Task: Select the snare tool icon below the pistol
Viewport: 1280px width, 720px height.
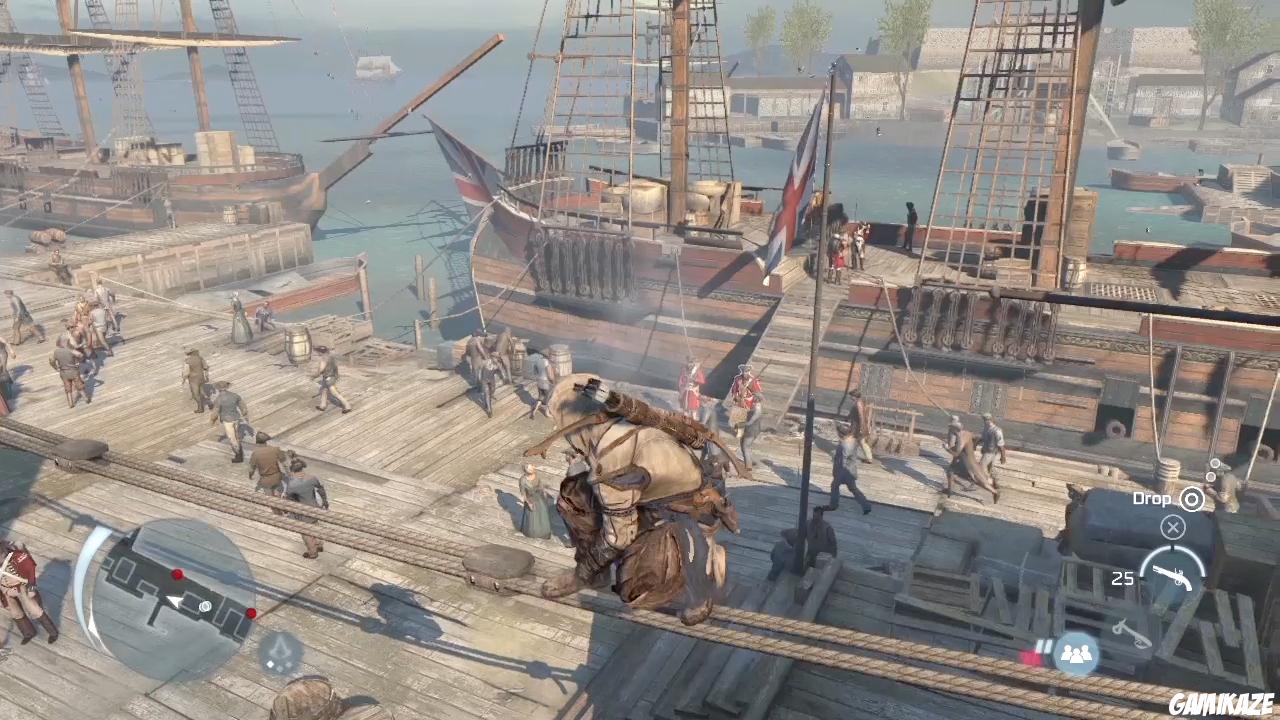Action: click(1129, 630)
